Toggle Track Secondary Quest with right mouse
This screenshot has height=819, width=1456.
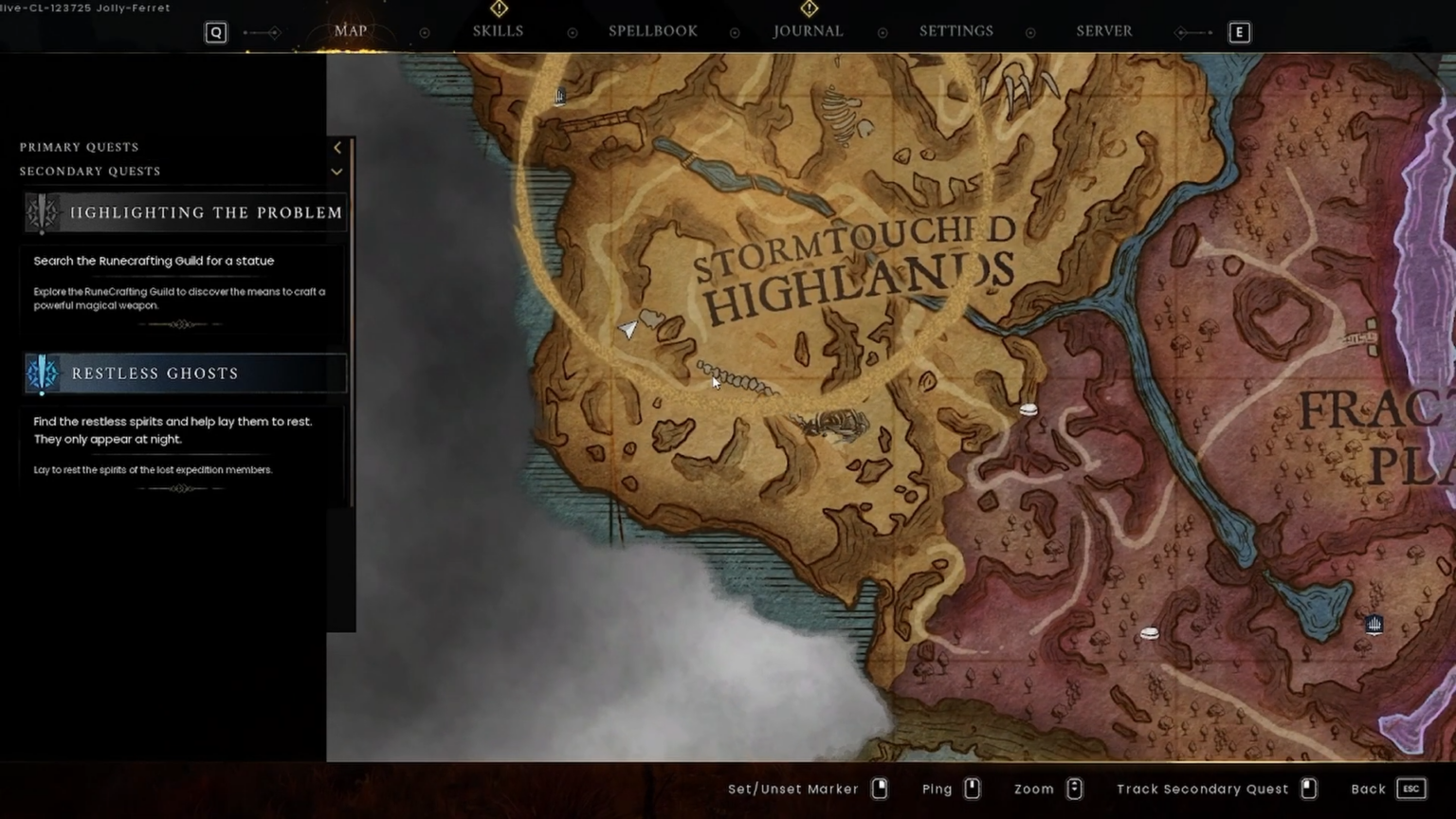click(x=1308, y=788)
